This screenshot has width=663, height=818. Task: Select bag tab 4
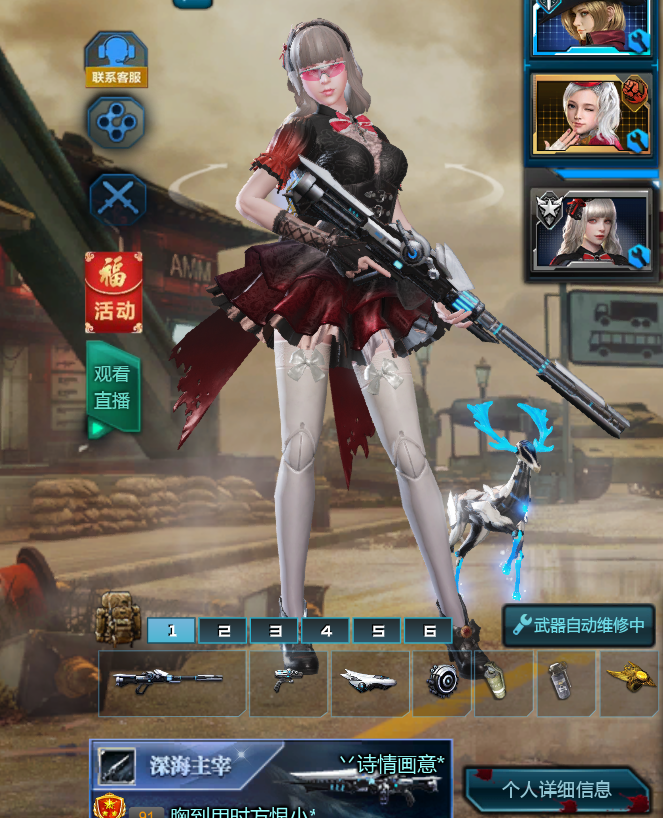coord(326,631)
